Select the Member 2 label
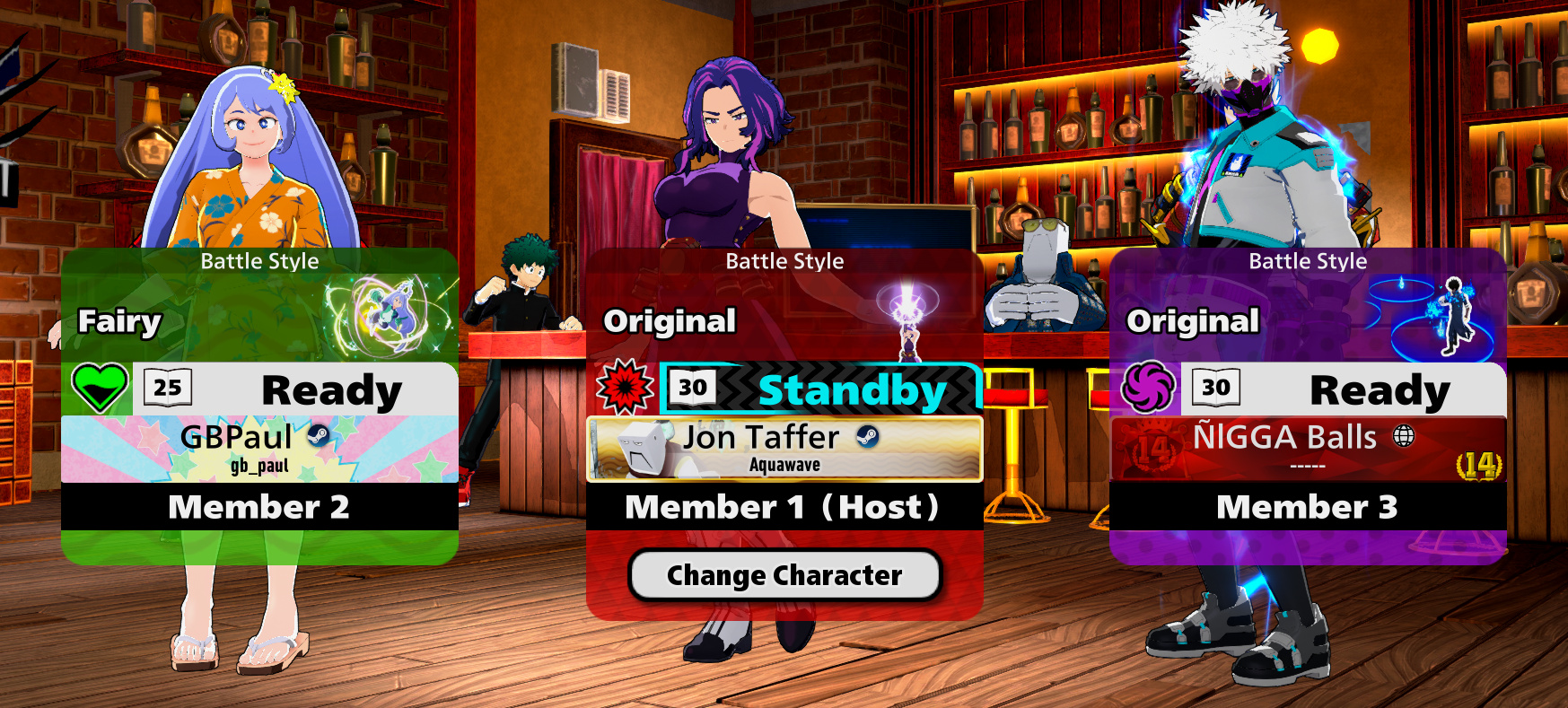Image resolution: width=1568 pixels, height=708 pixels. [259, 507]
